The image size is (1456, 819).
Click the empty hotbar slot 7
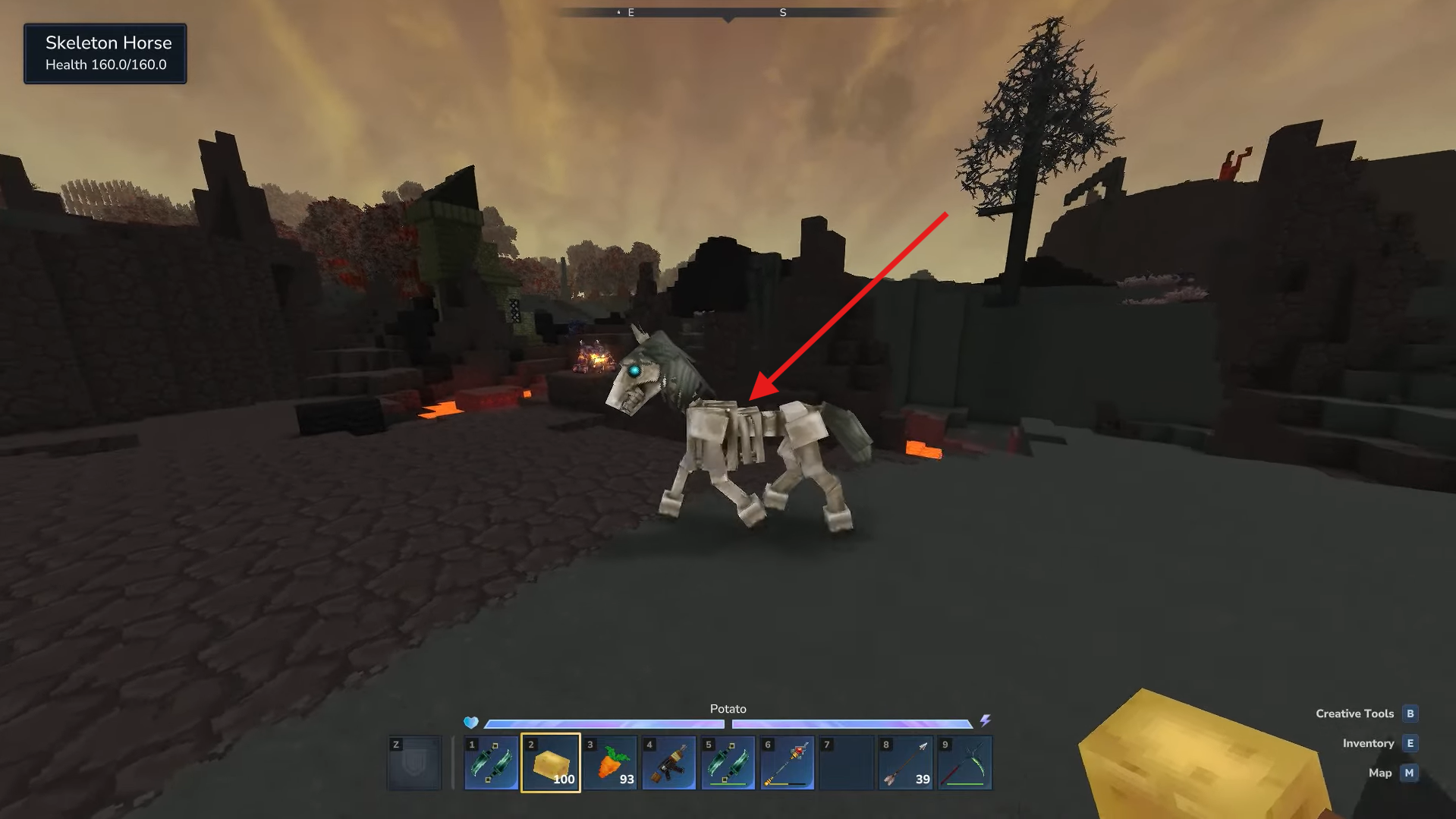tap(846, 762)
